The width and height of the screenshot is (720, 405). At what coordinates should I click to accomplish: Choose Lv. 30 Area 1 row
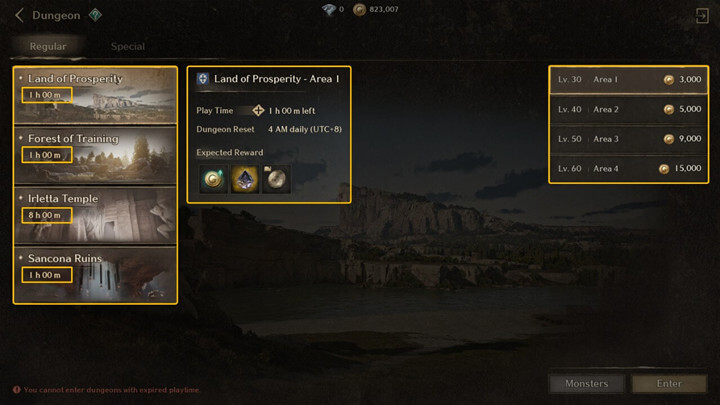click(629, 80)
